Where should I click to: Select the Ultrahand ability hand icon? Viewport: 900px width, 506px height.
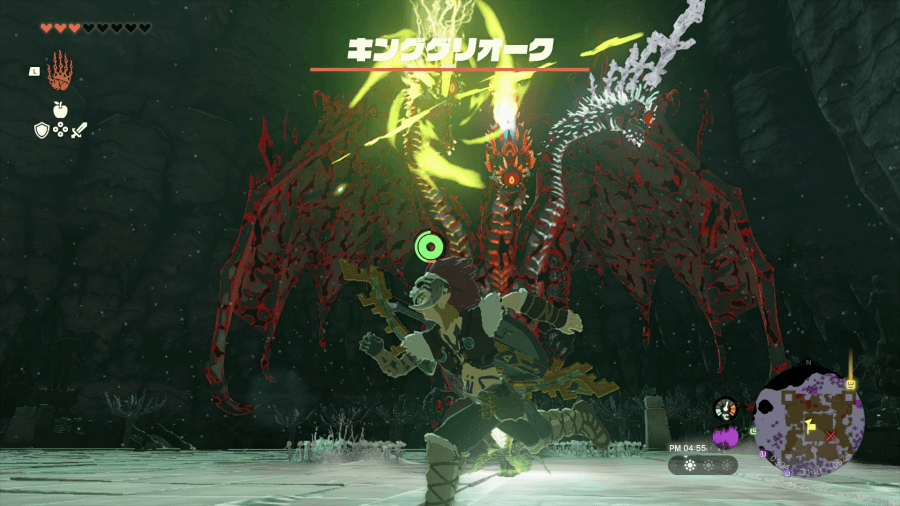[x=61, y=70]
